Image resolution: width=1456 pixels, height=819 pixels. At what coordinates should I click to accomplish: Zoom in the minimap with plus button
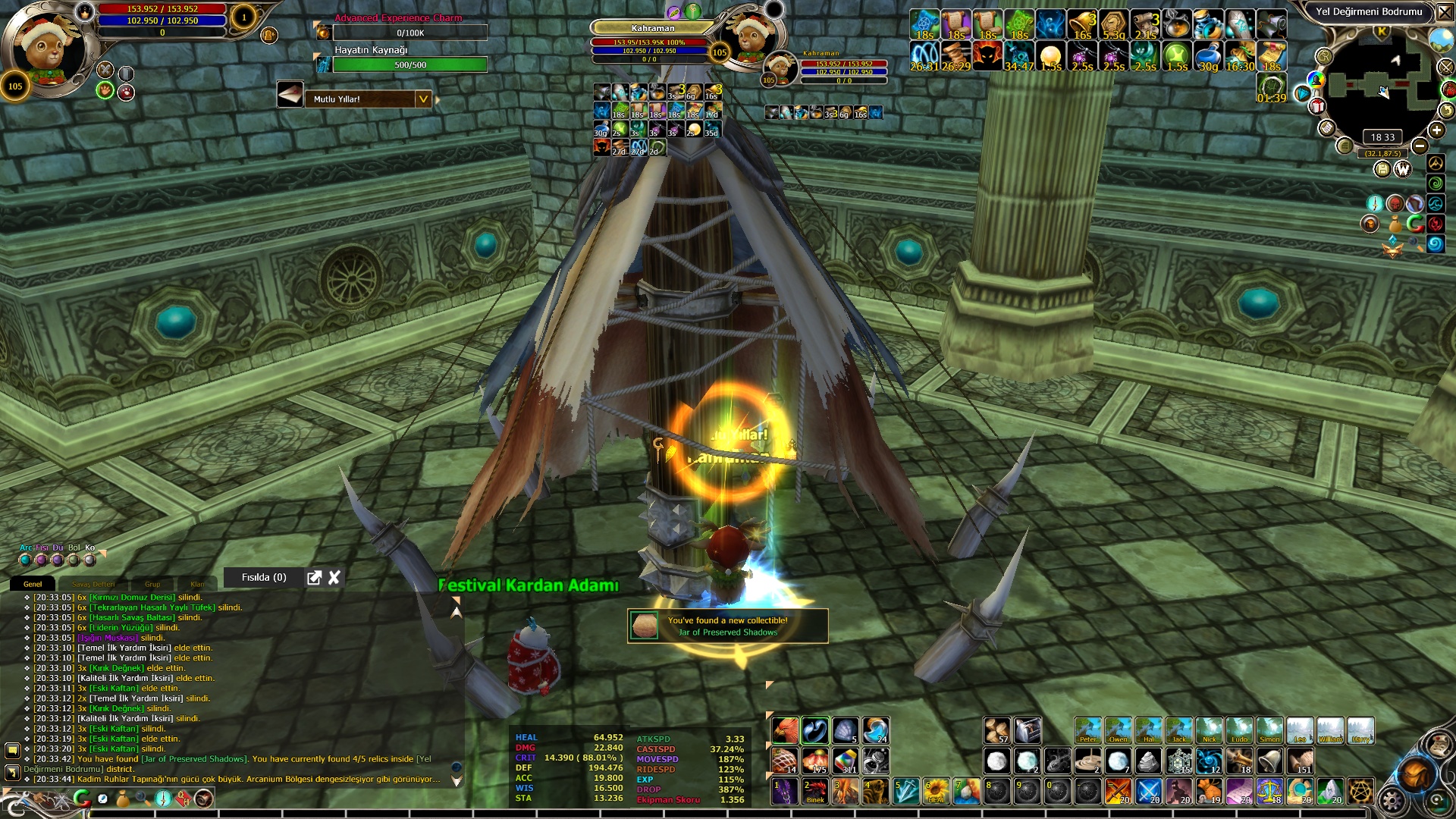(x=1436, y=130)
